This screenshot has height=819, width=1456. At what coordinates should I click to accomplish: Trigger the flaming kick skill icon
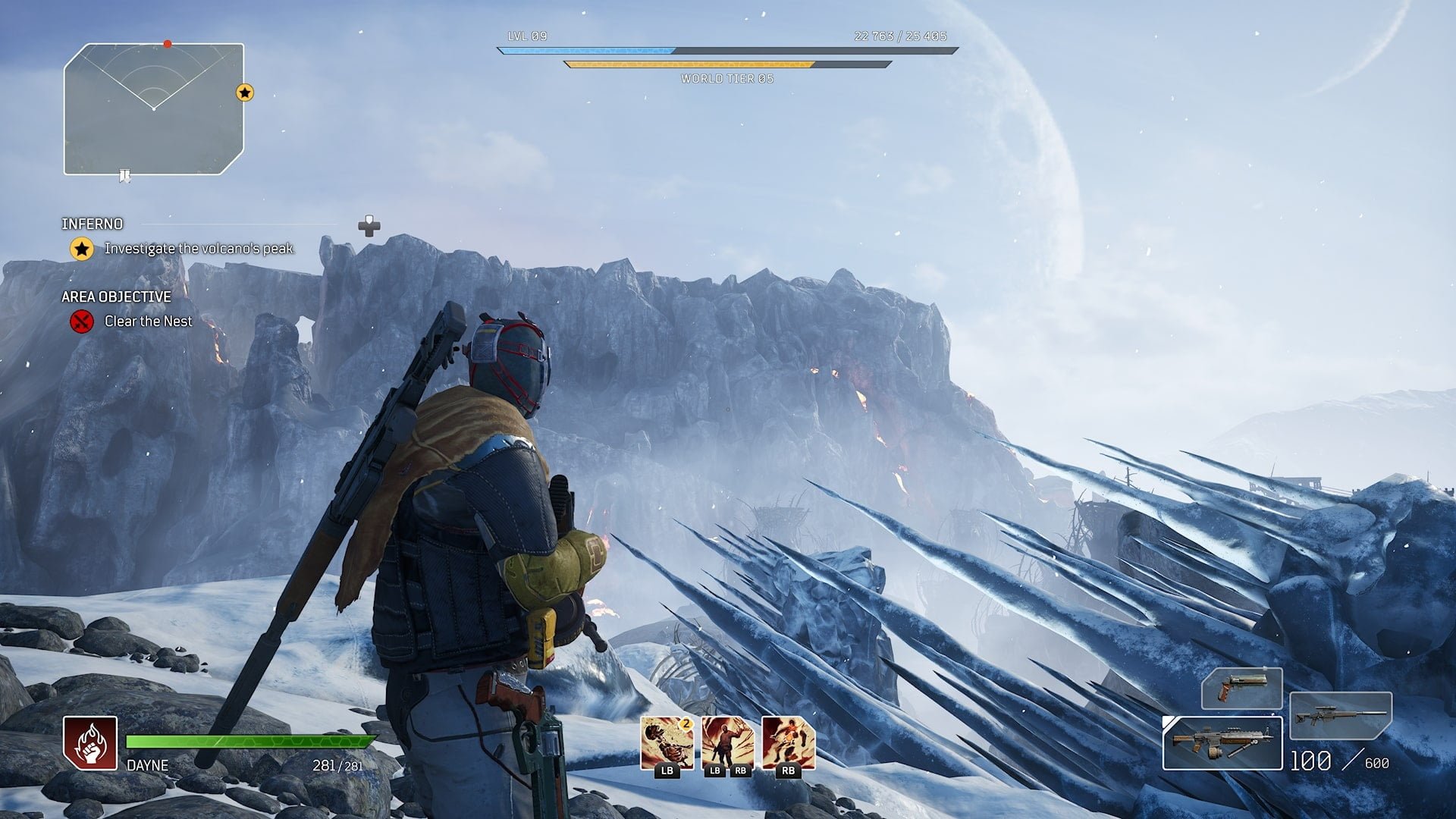pos(788,743)
